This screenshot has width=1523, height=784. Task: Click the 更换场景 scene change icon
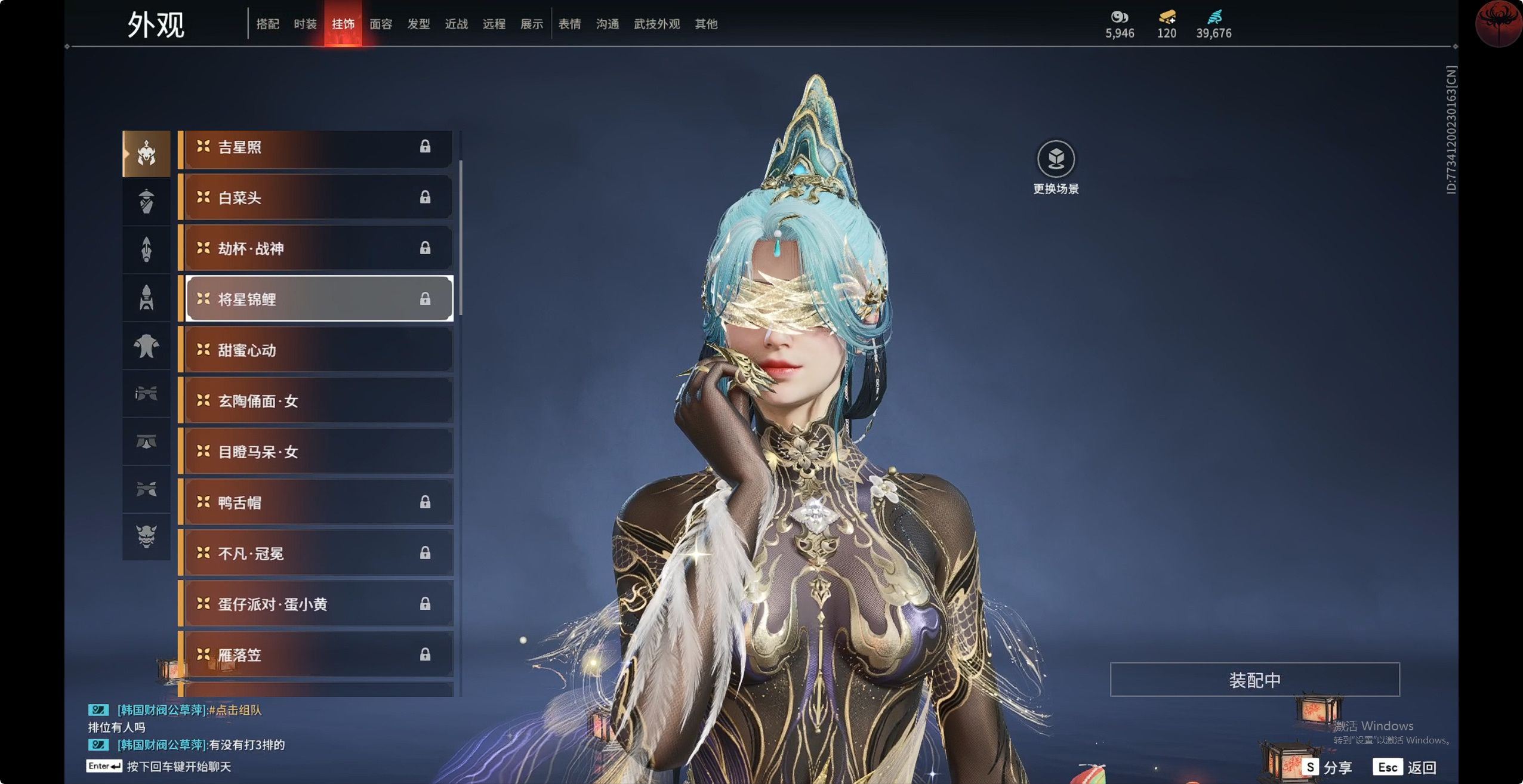coord(1056,159)
